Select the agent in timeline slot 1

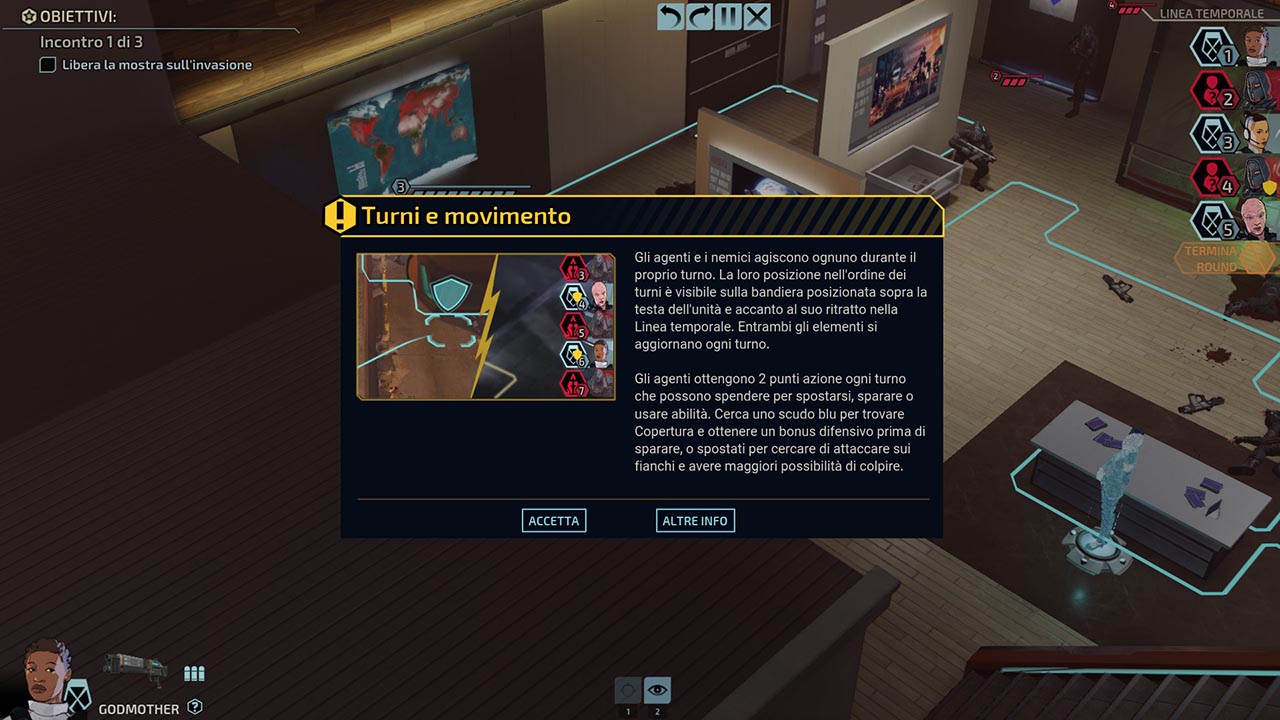(x=1232, y=47)
